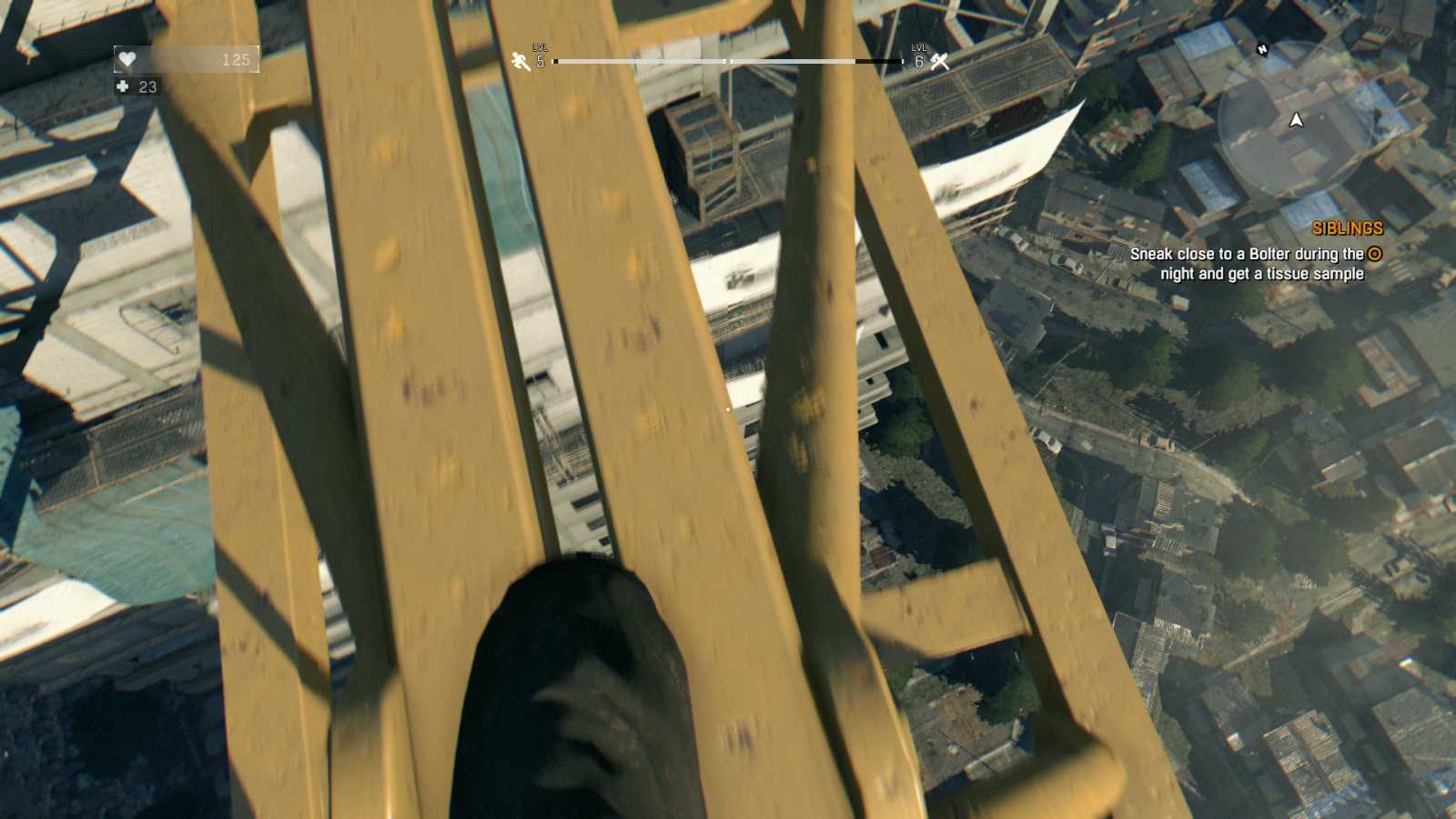Viewport: 1456px width, 819px height.
Task: Select the player arrow on the minimap
Action: coord(1296,120)
